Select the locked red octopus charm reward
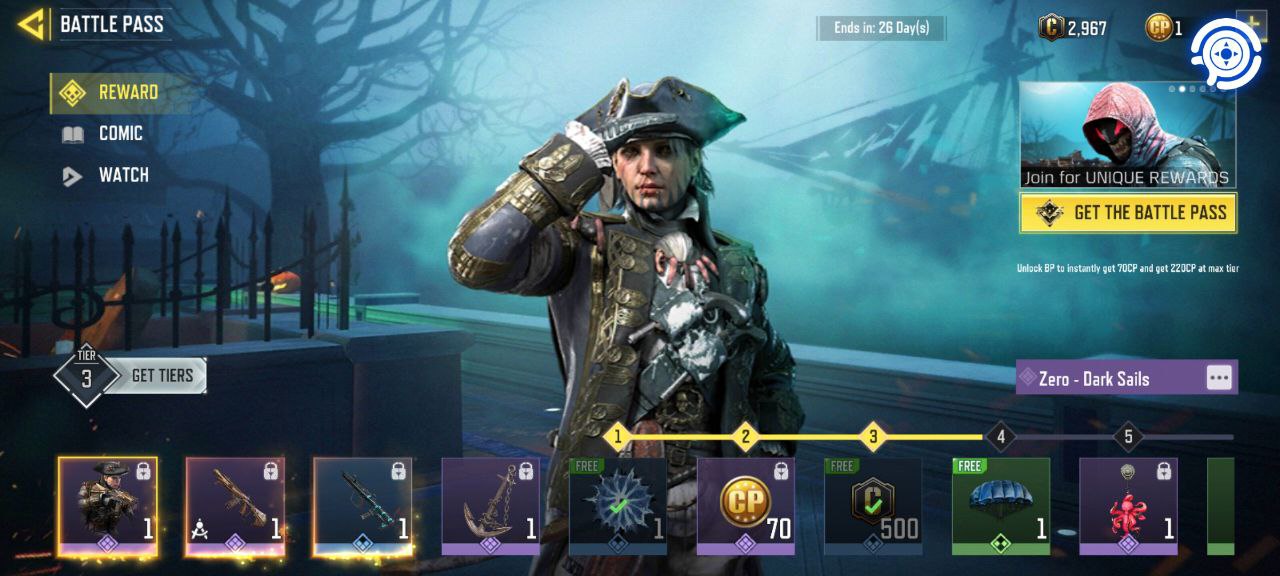This screenshot has width=1280, height=576. [x=1129, y=505]
